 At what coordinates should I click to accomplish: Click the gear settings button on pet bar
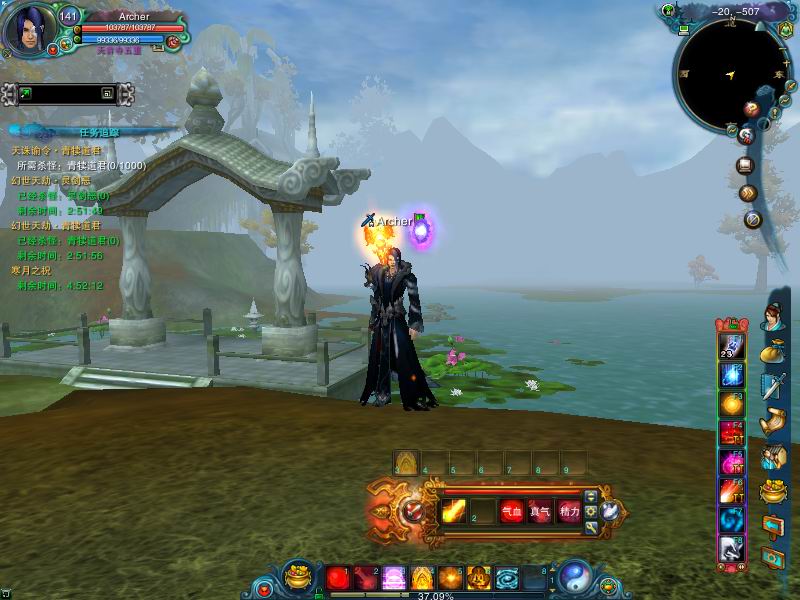click(592, 512)
